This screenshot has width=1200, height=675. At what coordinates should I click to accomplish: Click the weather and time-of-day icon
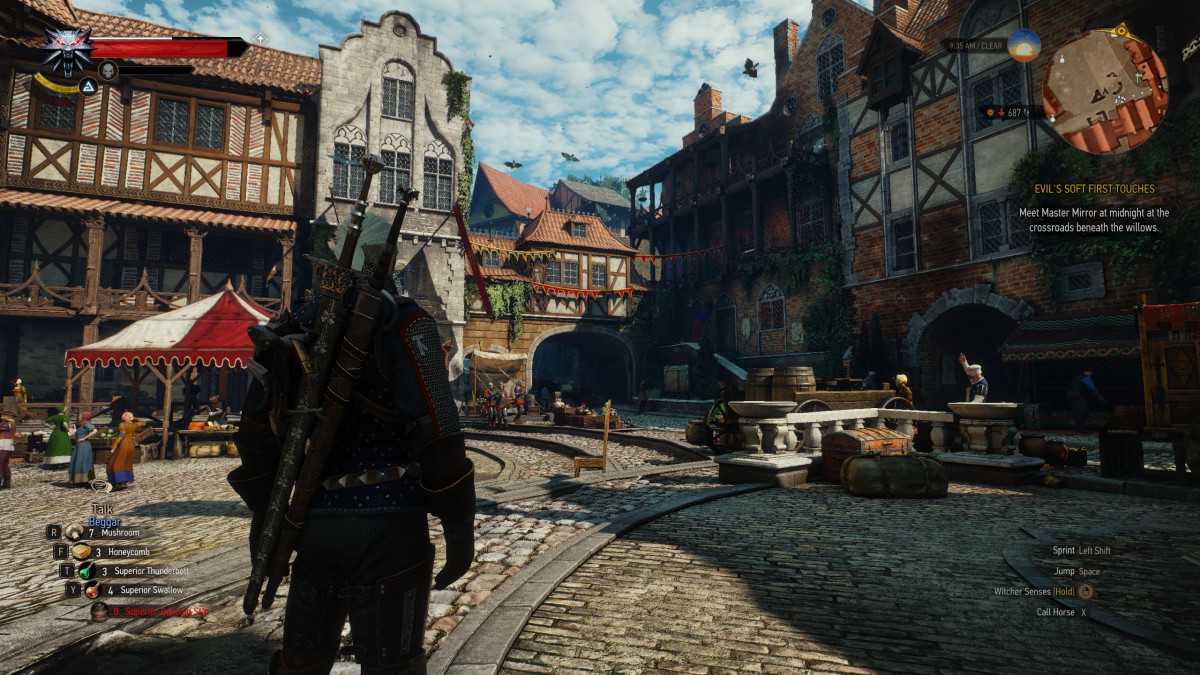1024,46
